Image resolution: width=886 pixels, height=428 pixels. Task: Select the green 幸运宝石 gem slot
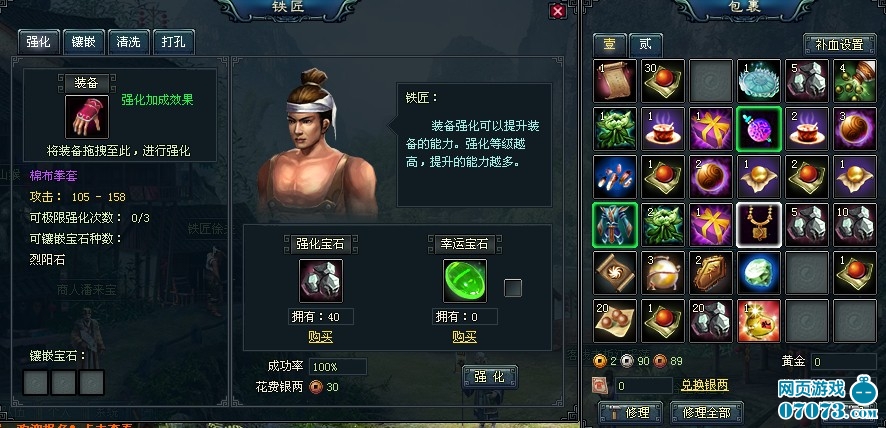coord(465,280)
